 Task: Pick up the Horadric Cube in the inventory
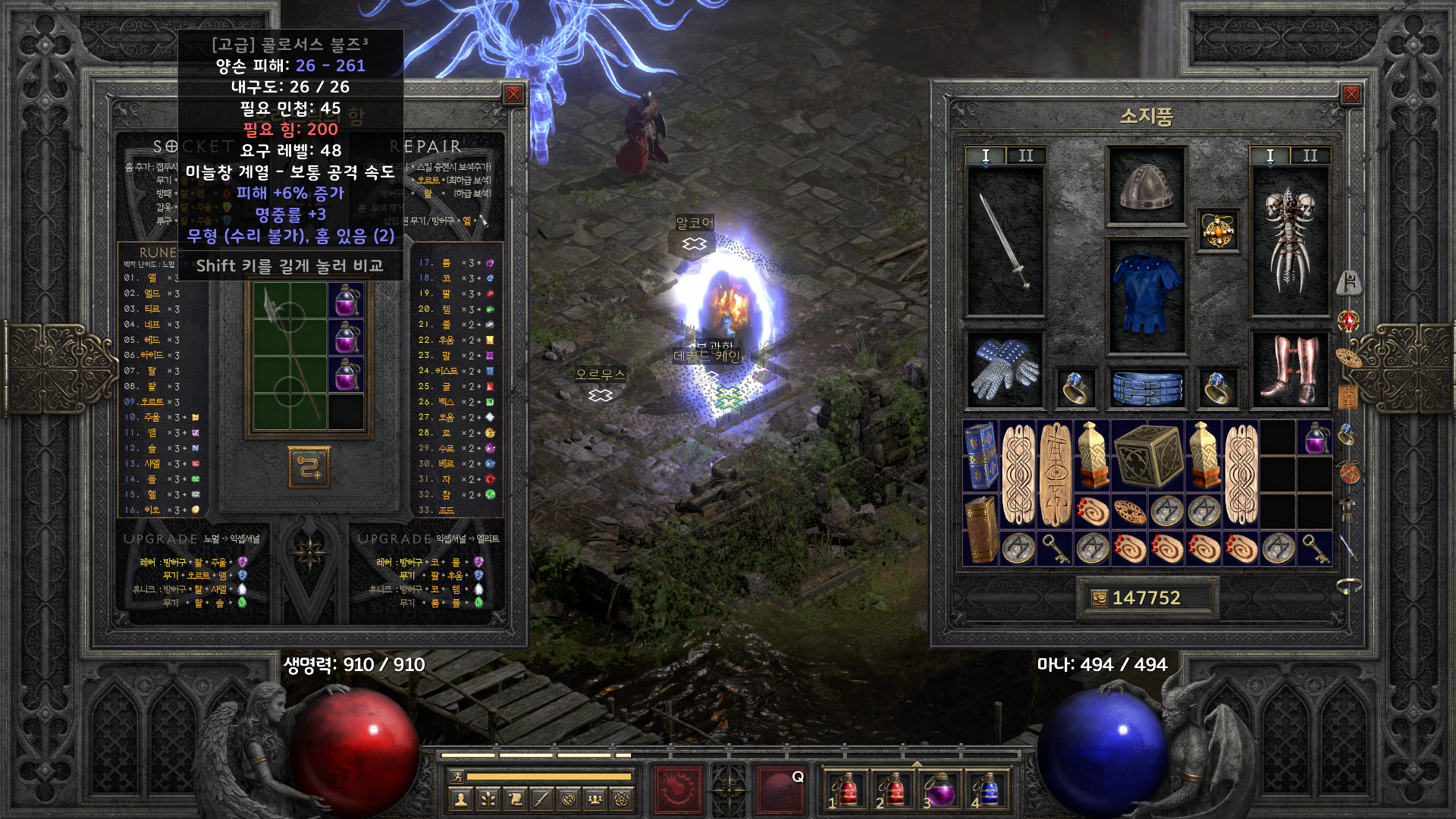1147,456
